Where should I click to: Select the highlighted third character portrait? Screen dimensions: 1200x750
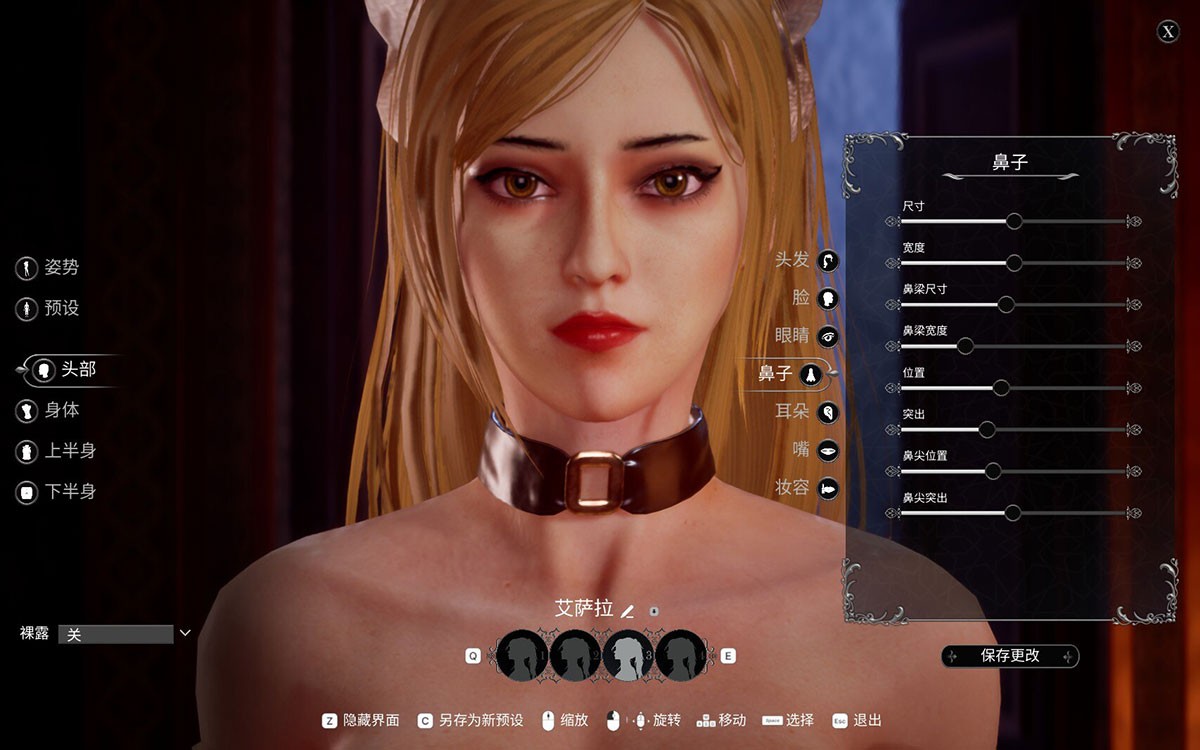[x=628, y=656]
